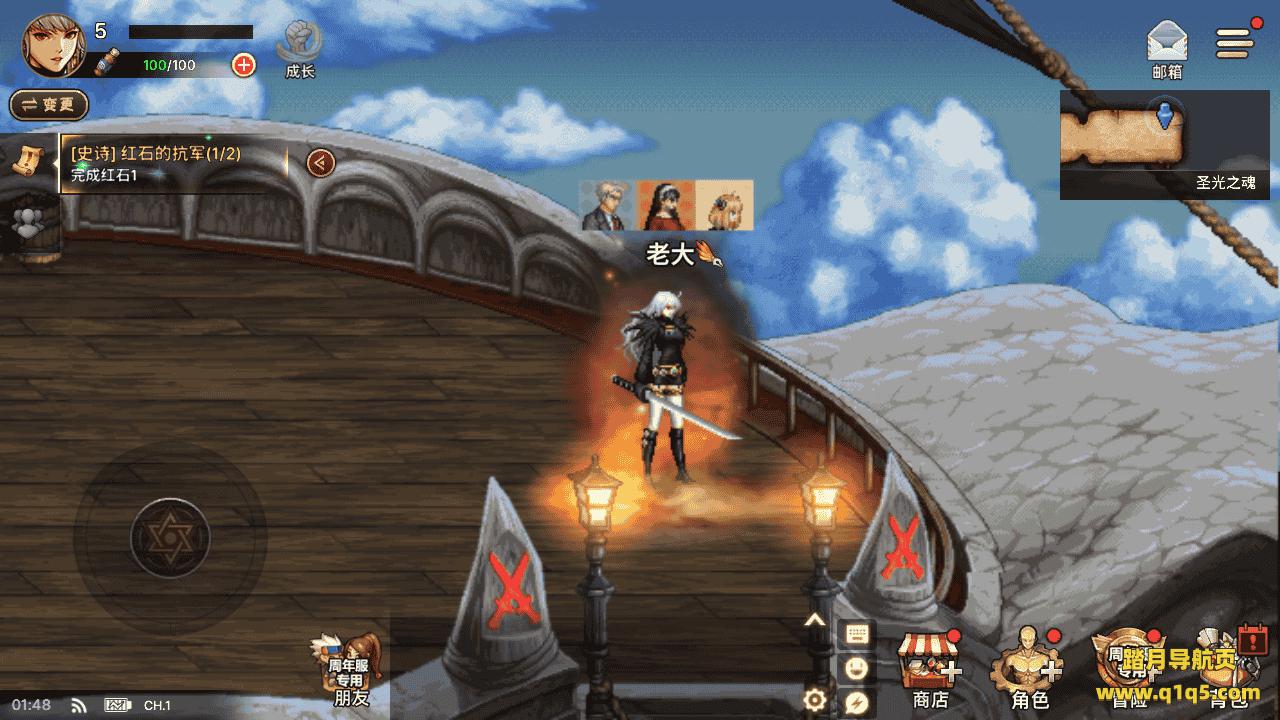Open the 邮箱 mailbox

coord(1167,49)
